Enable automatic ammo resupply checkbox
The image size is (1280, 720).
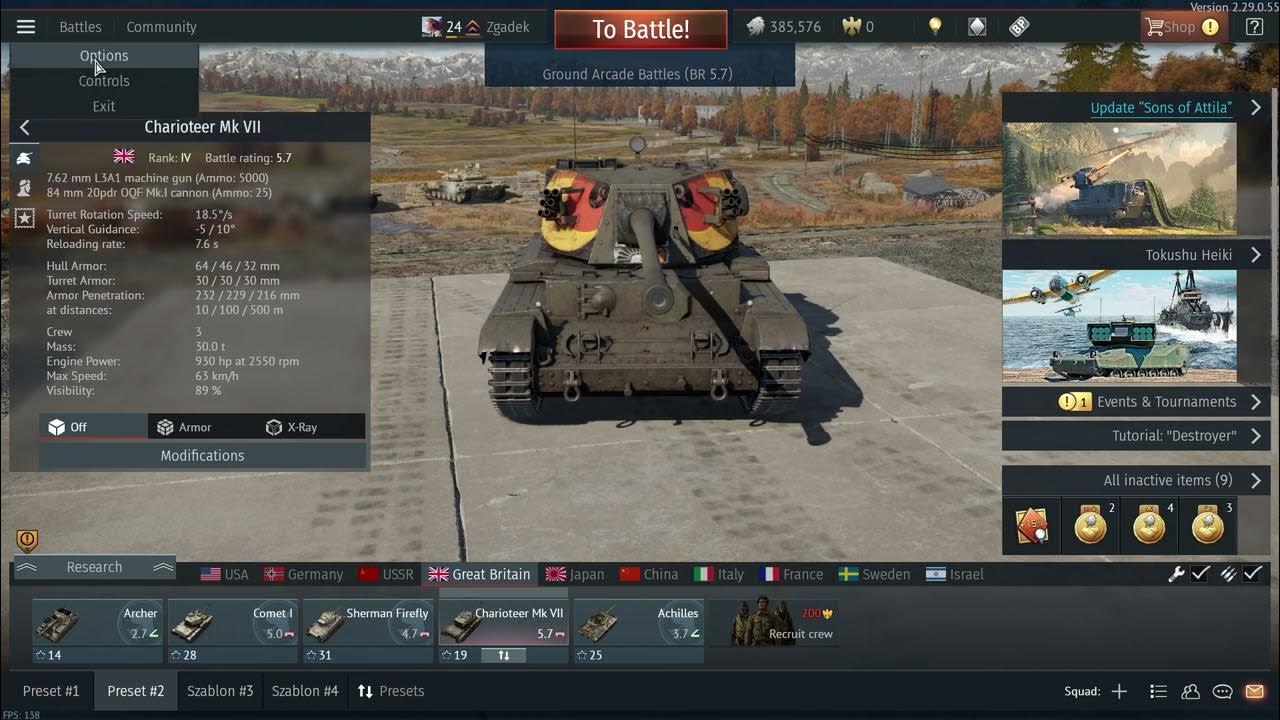pos(1253,574)
